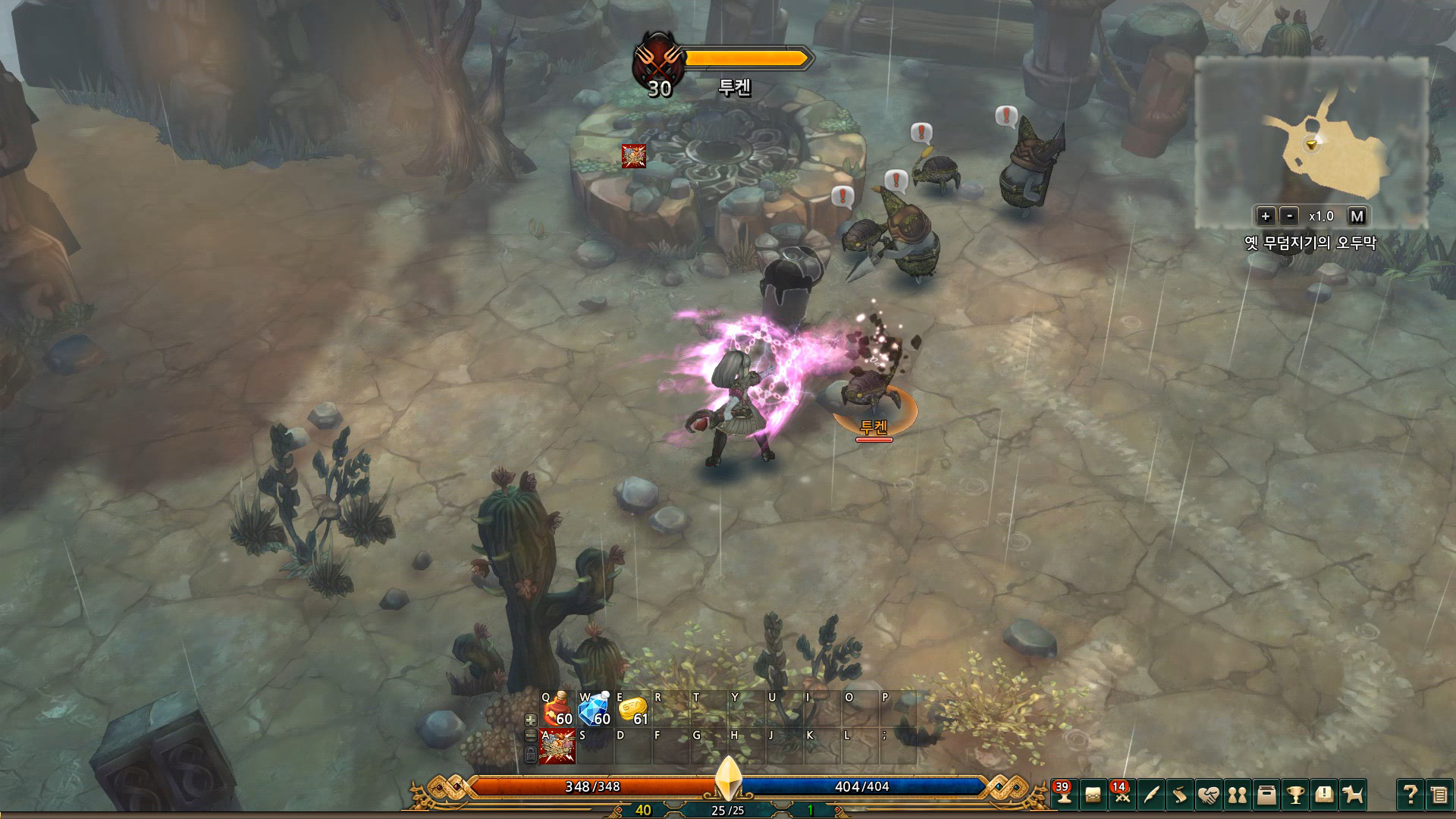Open the storage box icon
This screenshot has height=819, width=1456.
point(1267,798)
